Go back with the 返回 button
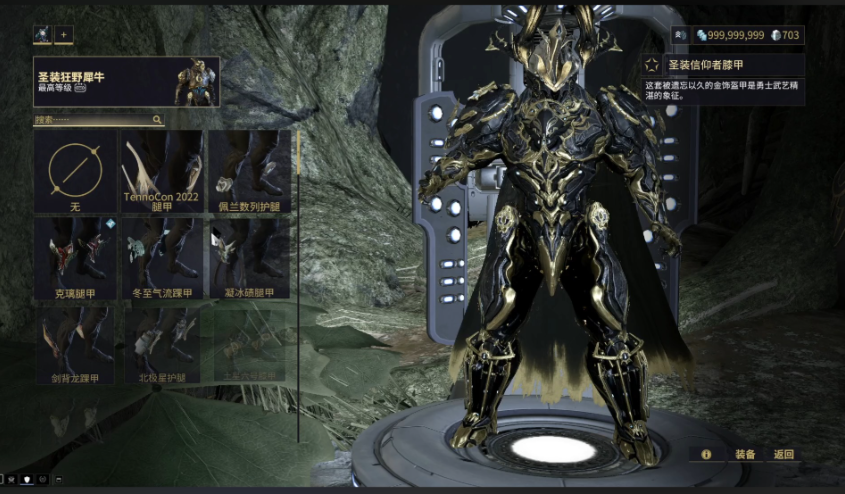This screenshot has height=494, width=845. pyautogui.click(x=784, y=454)
